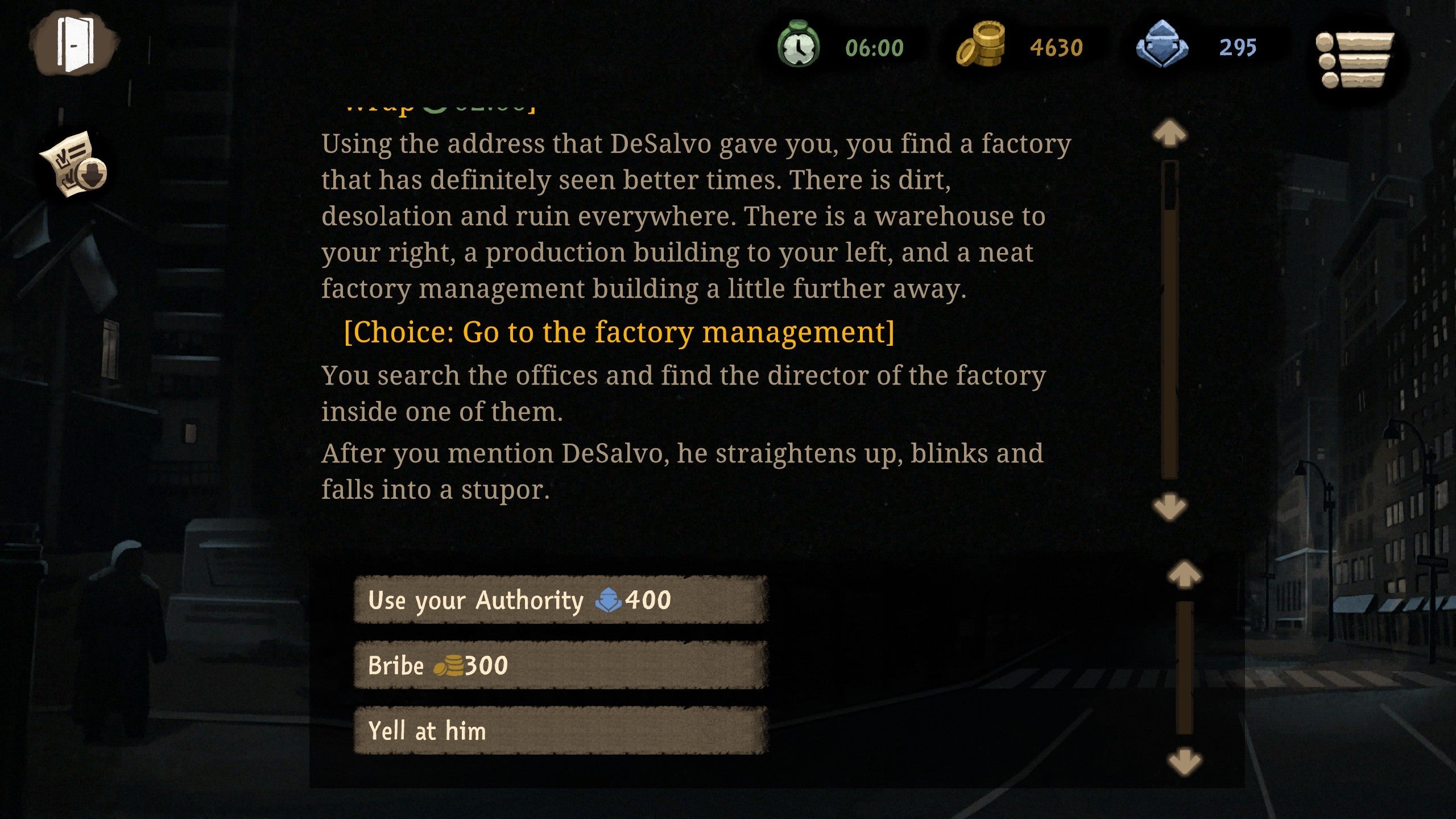Click the story text scroll-up arrow
This screenshot has width=1456, height=819.
1169,134
